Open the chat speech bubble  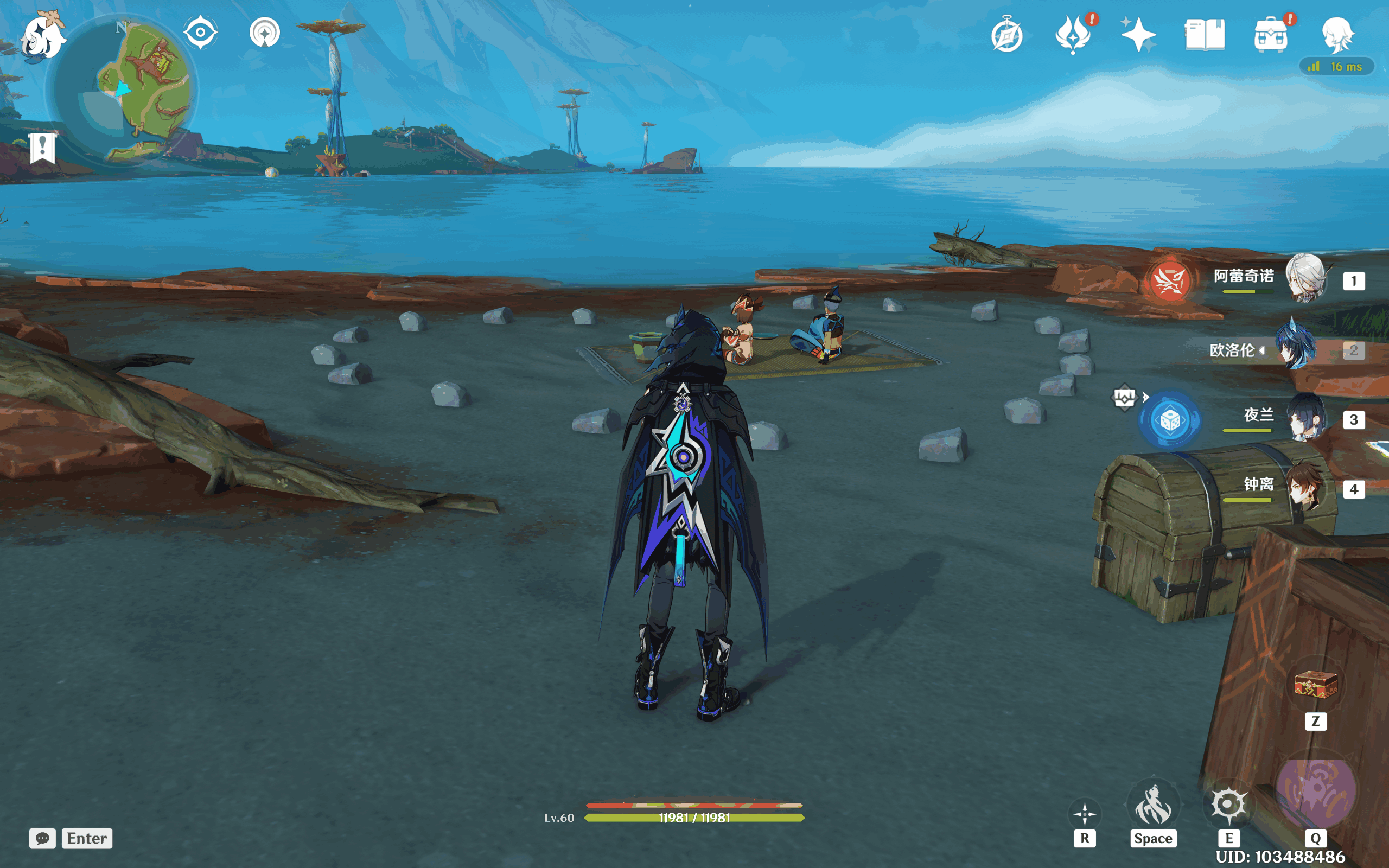[42, 838]
